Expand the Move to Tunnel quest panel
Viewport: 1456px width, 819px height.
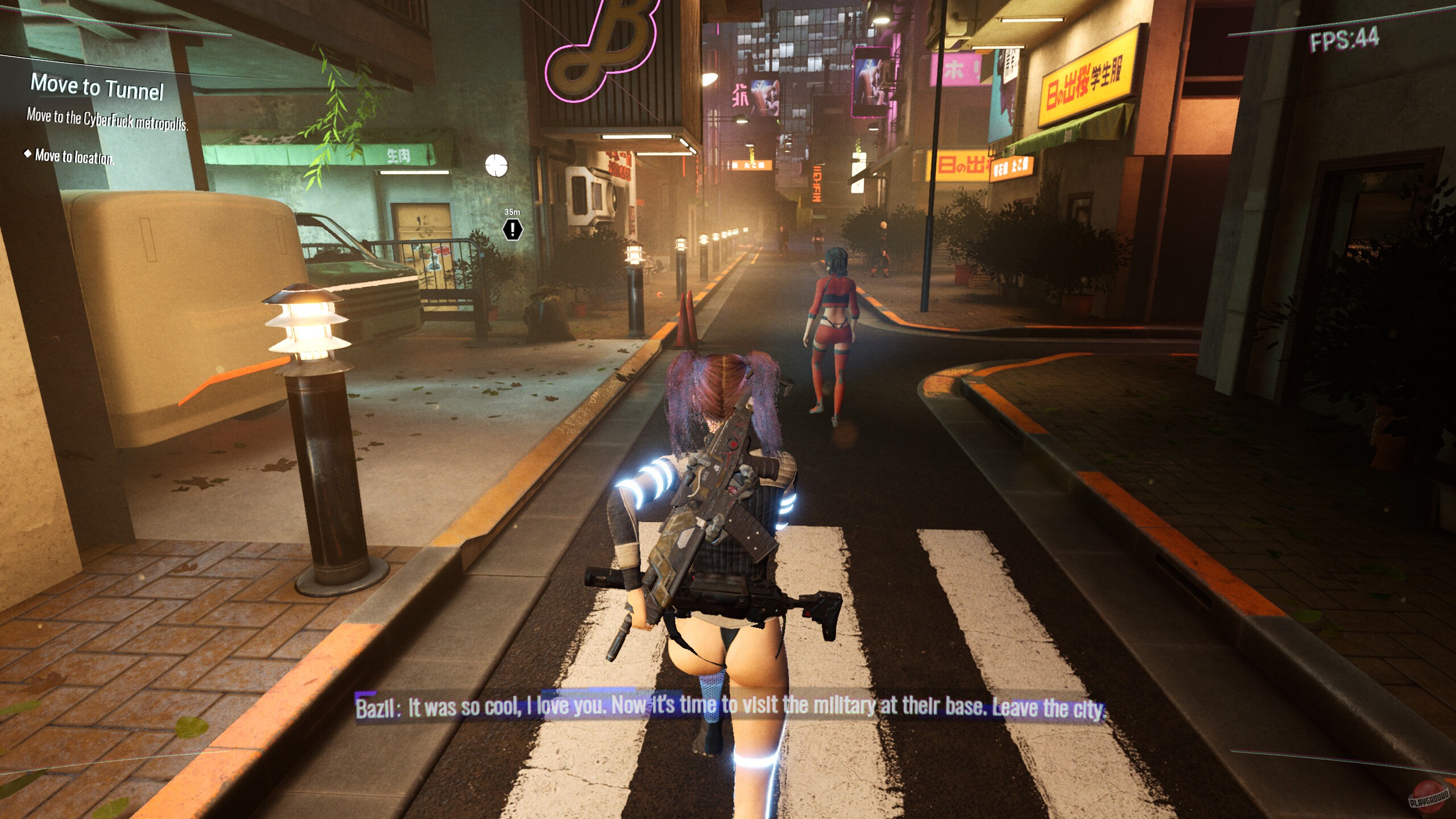[98, 86]
